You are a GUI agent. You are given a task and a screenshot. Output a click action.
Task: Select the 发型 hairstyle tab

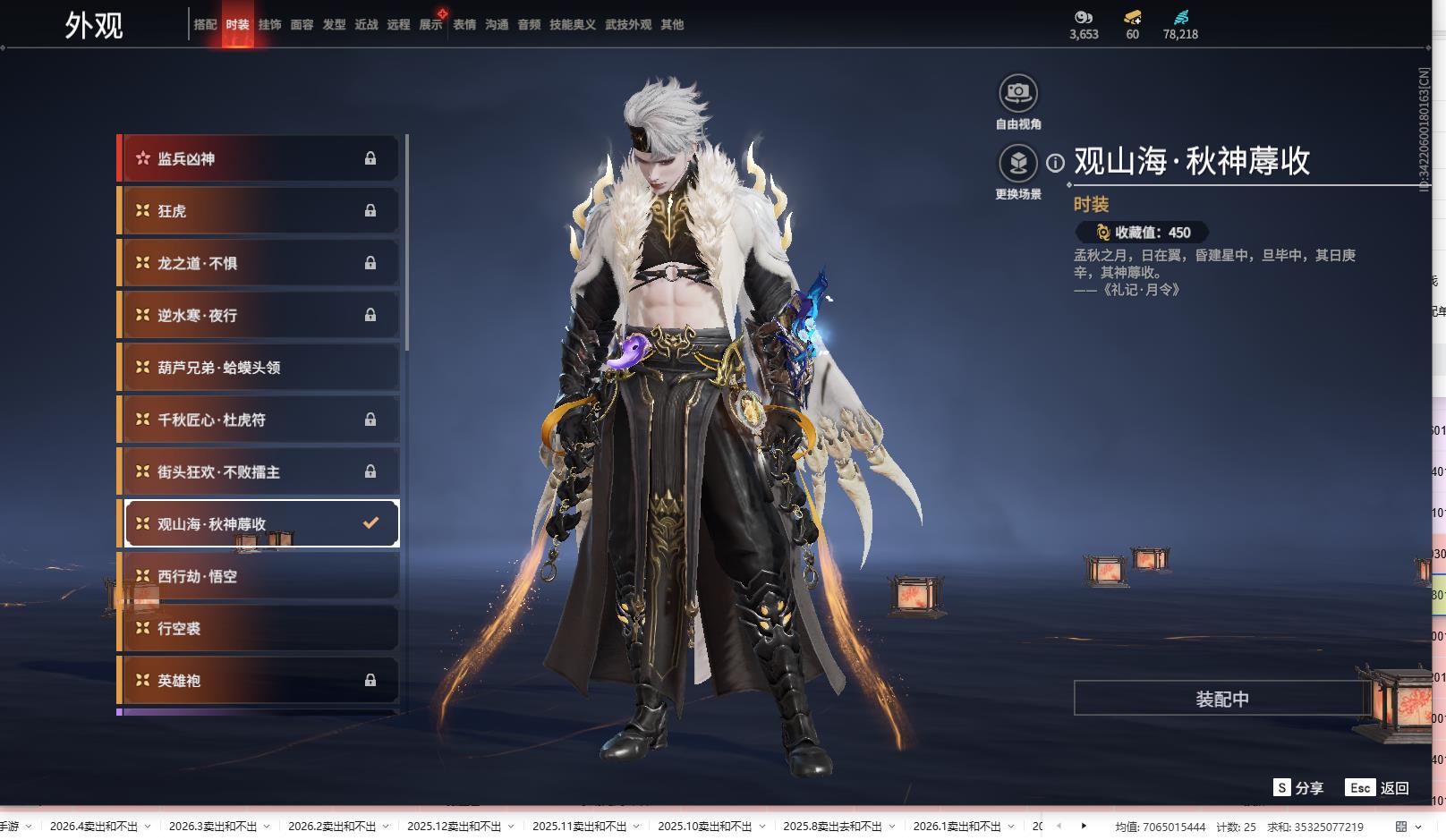coord(334,25)
